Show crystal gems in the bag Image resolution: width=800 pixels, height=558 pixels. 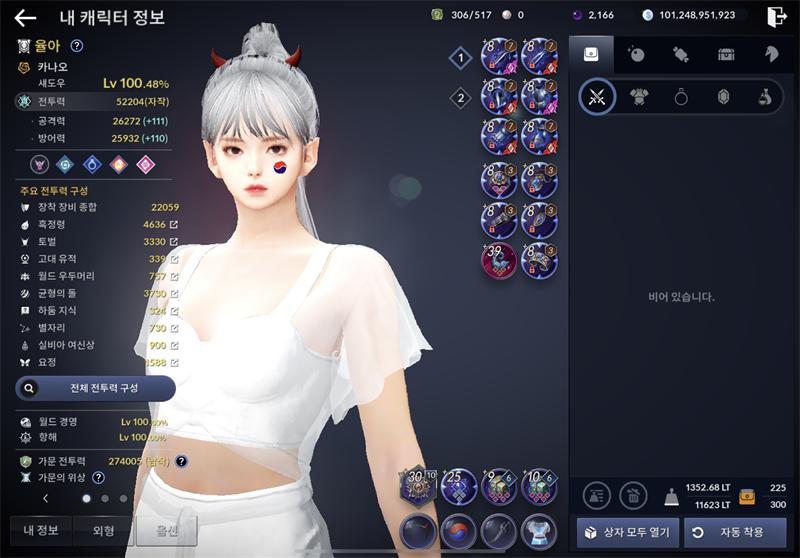tap(721, 97)
